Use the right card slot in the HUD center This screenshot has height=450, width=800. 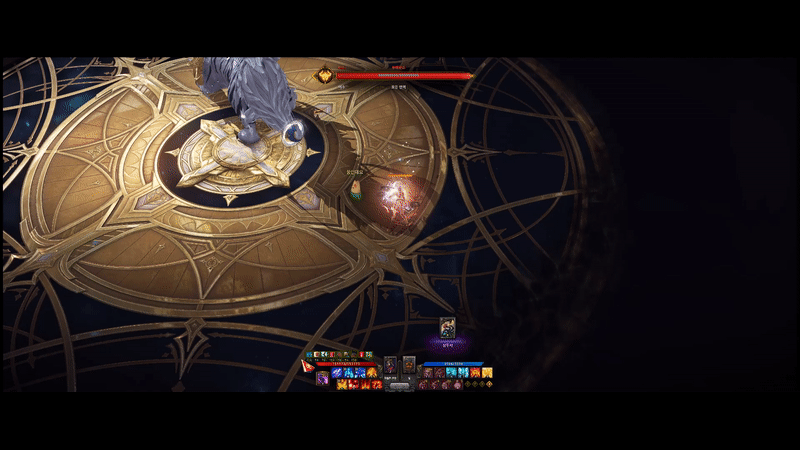408,365
